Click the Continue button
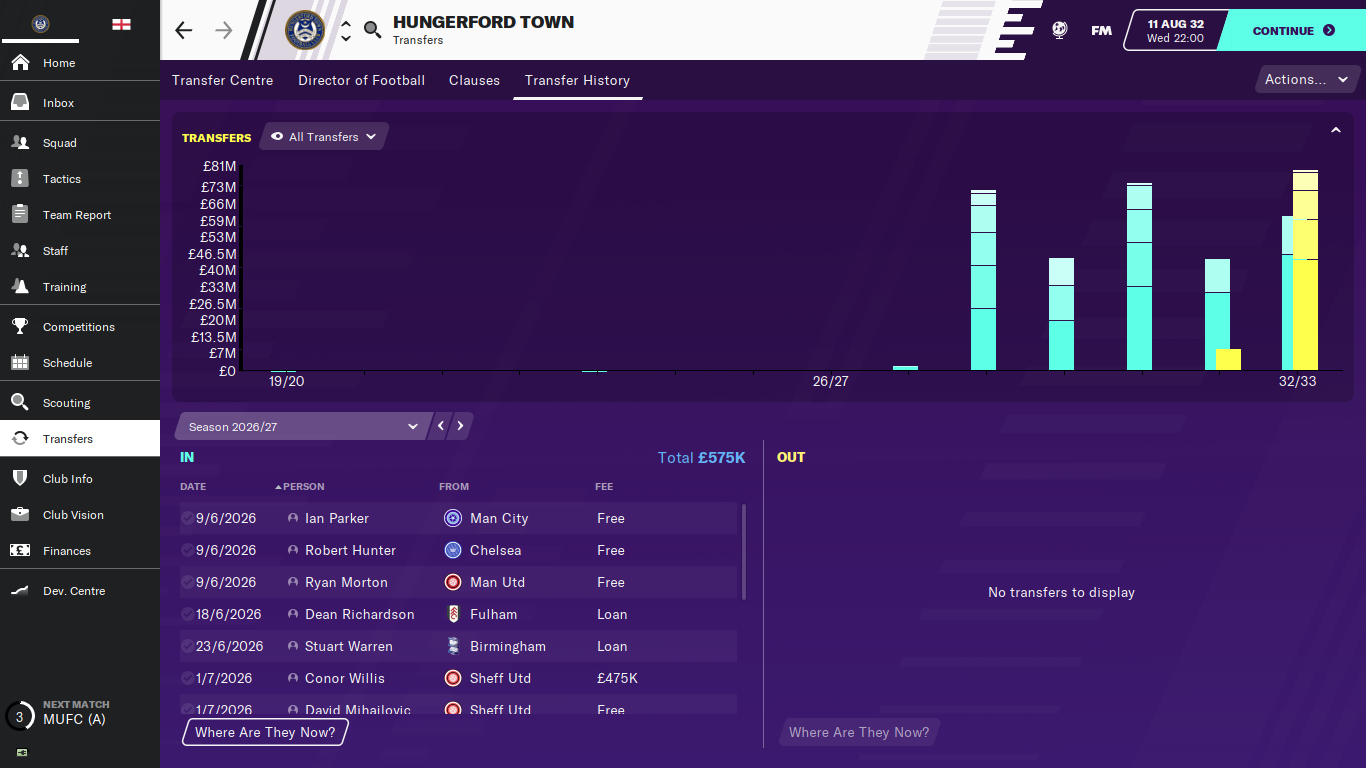This screenshot has height=768, width=1366. point(1292,31)
